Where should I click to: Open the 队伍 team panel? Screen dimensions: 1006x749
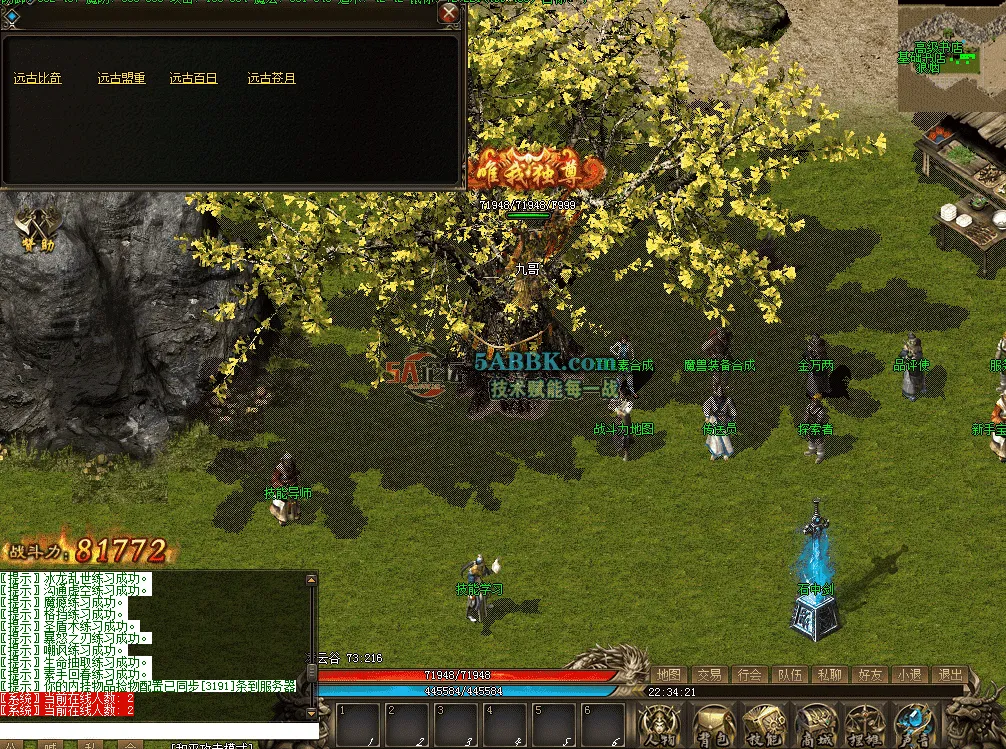click(789, 675)
